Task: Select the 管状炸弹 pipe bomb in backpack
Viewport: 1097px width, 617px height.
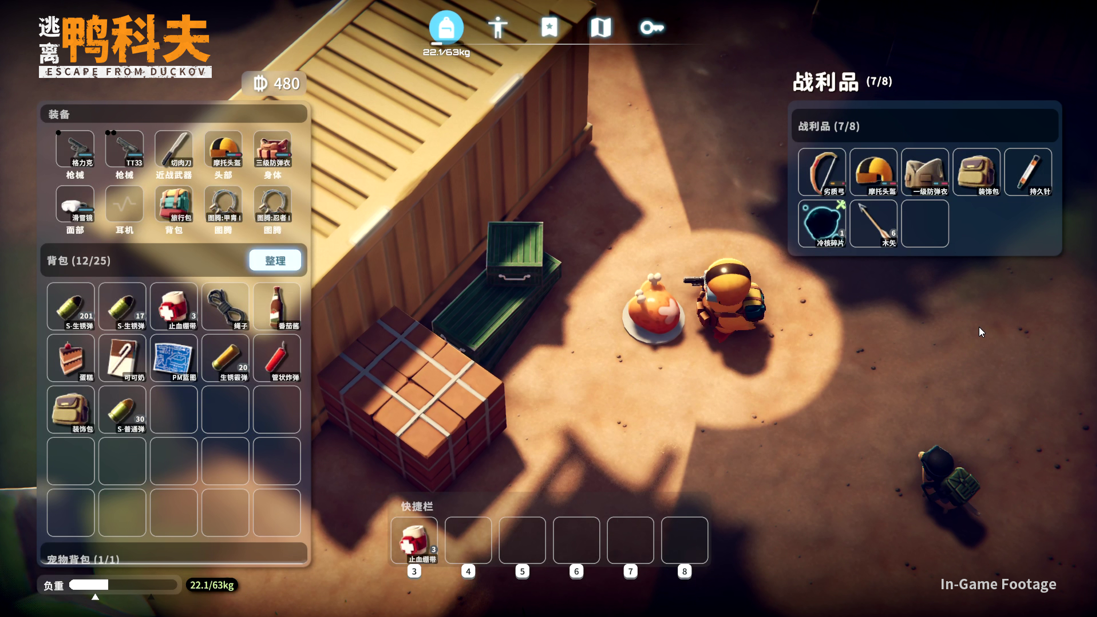Action: (277, 358)
